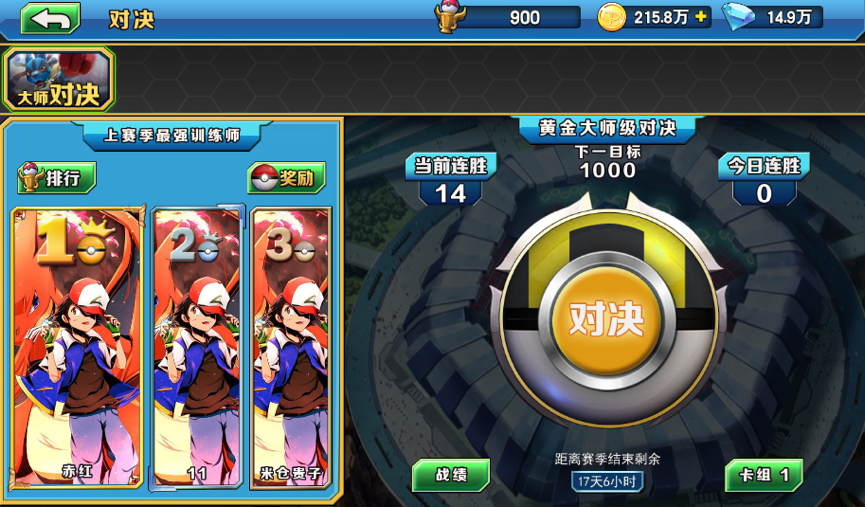Open the 大师对决 tab

click(x=60, y=80)
